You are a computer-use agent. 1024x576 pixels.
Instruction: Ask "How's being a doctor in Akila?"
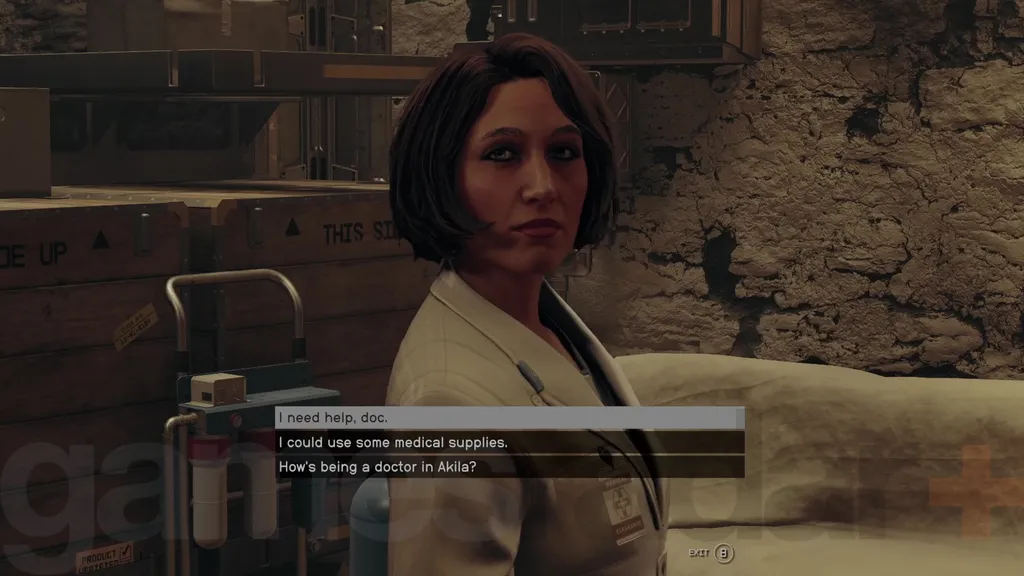click(x=508, y=467)
